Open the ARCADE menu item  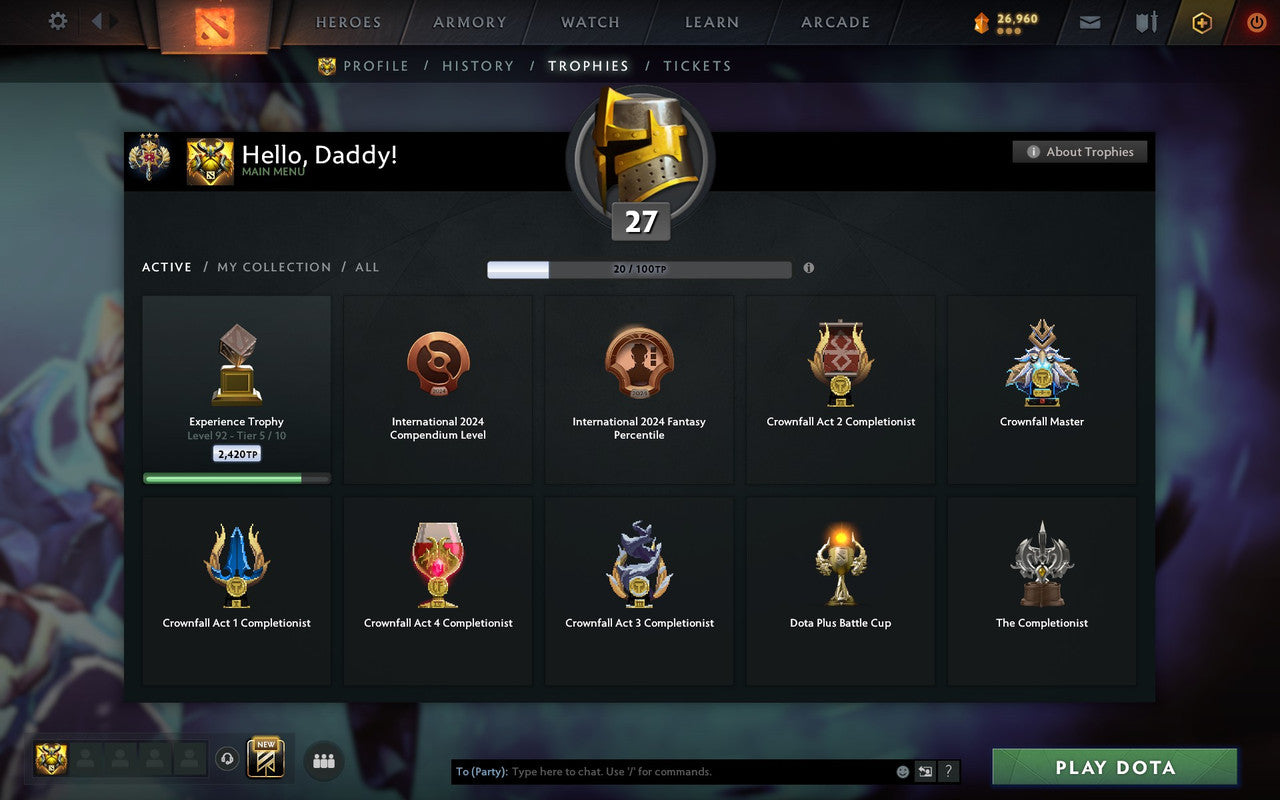(834, 22)
